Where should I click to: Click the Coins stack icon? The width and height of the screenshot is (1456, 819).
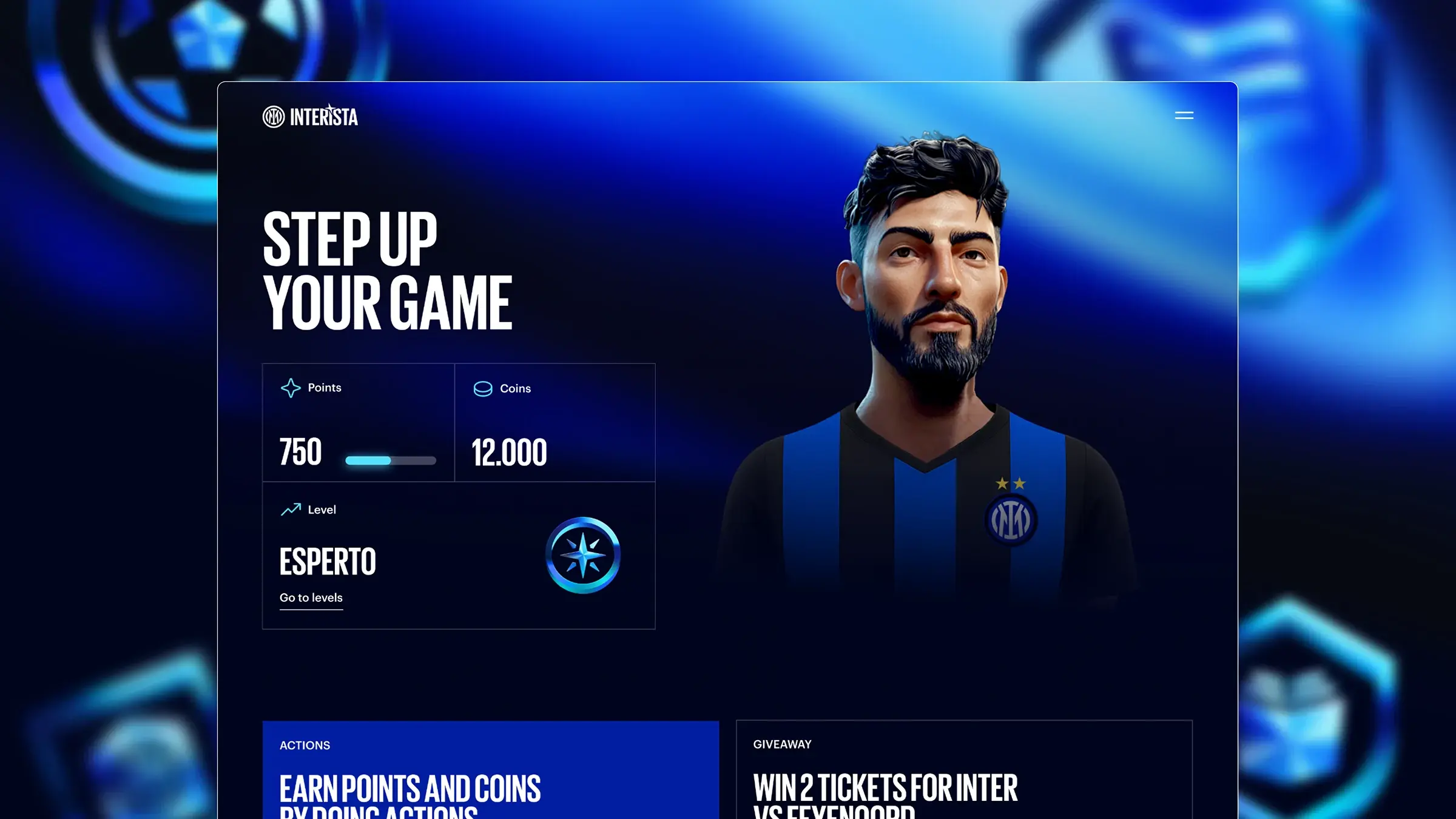(482, 388)
